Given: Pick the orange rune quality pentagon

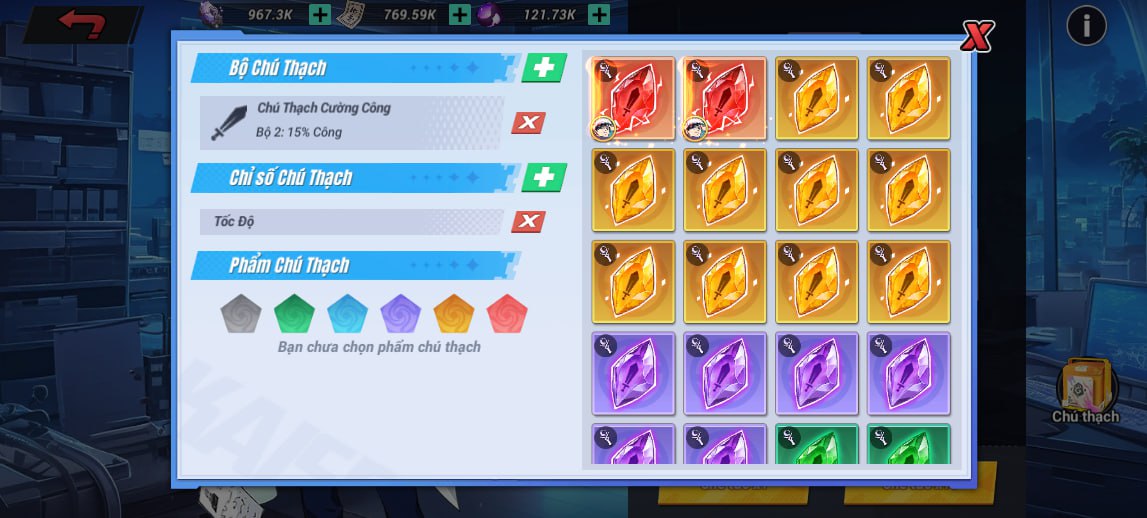Looking at the screenshot, I should [x=453, y=314].
